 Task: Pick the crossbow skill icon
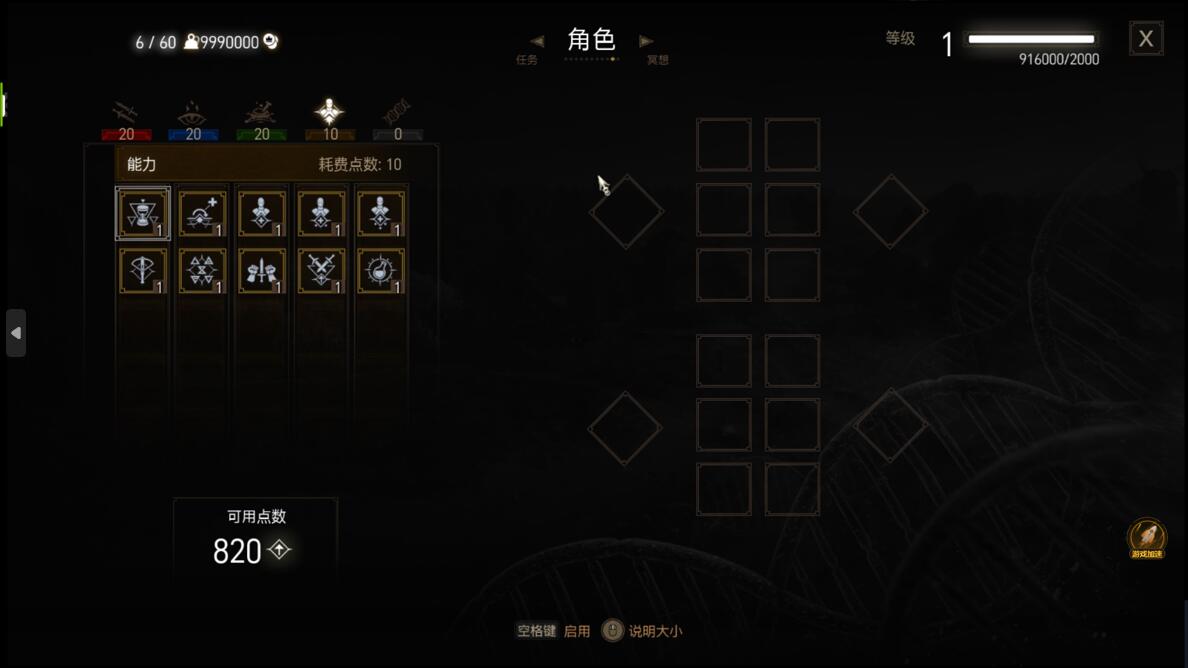(x=143, y=271)
